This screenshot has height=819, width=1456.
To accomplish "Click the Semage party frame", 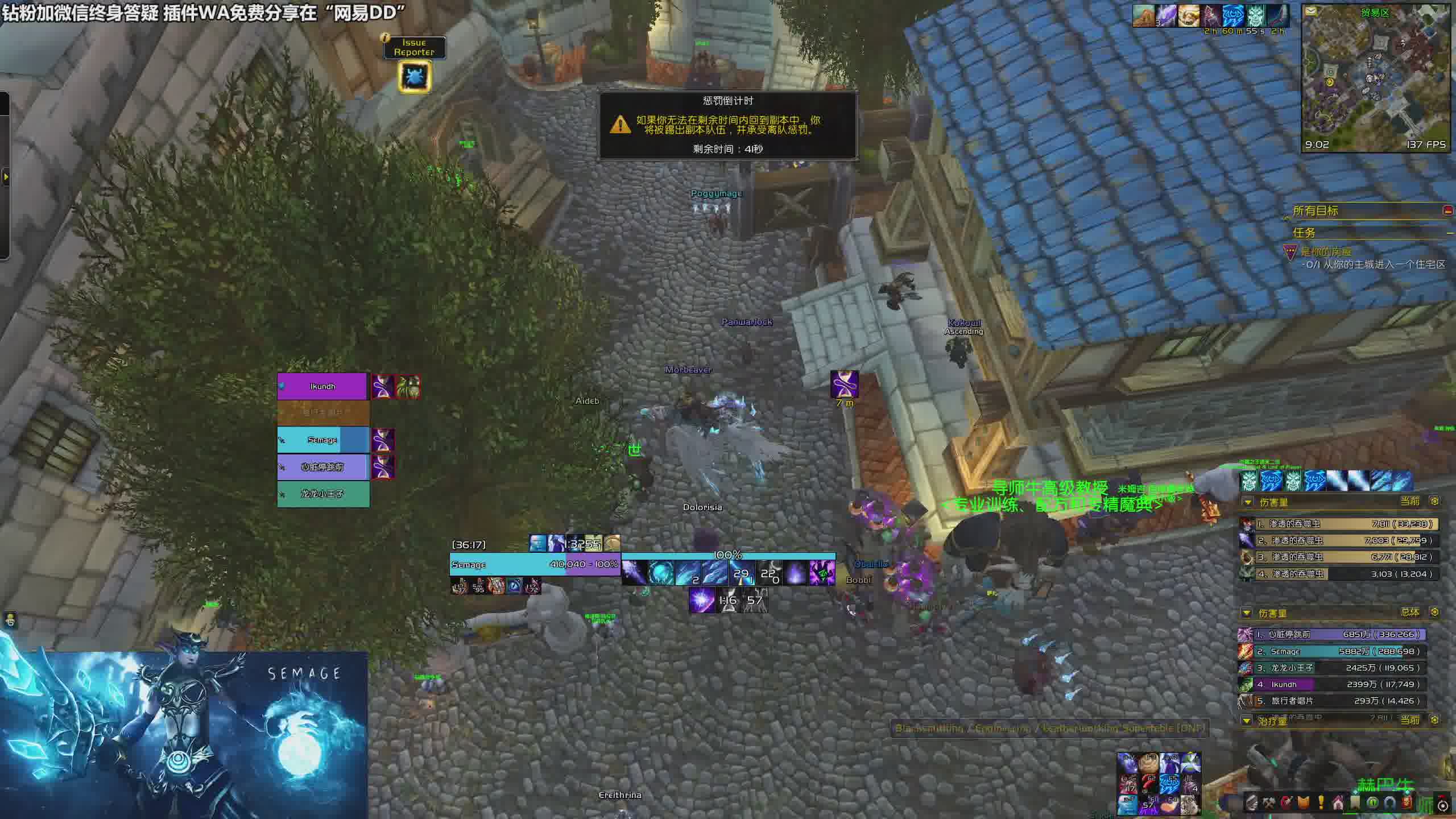I will (322, 440).
